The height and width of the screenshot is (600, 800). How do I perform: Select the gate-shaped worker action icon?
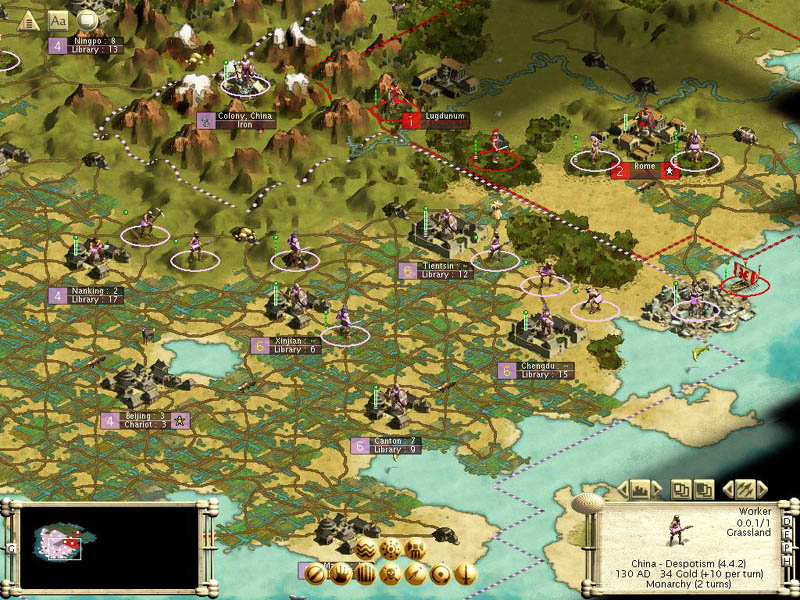coord(415,549)
